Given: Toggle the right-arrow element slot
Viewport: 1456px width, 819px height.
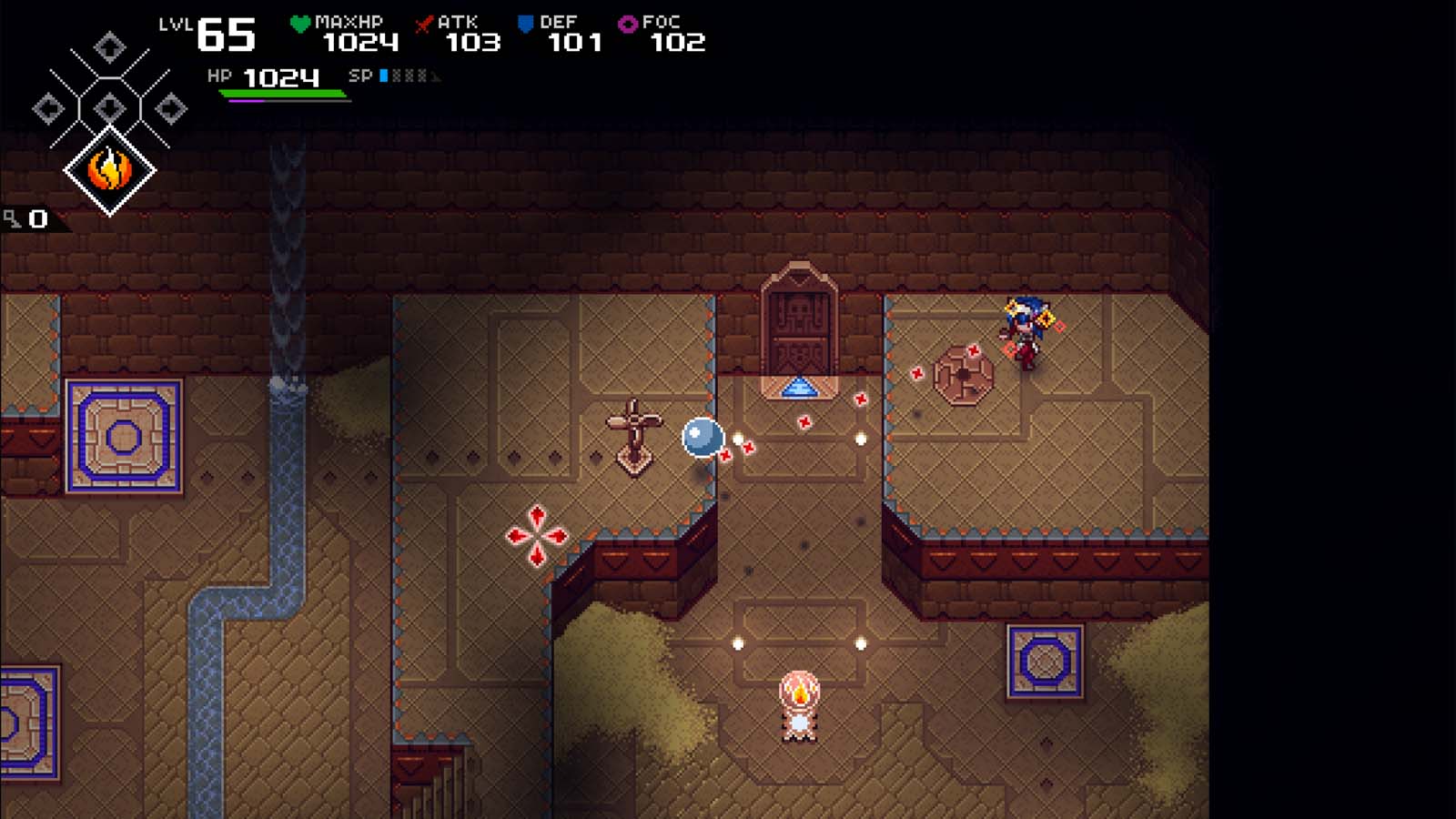Looking at the screenshot, I should [x=171, y=108].
